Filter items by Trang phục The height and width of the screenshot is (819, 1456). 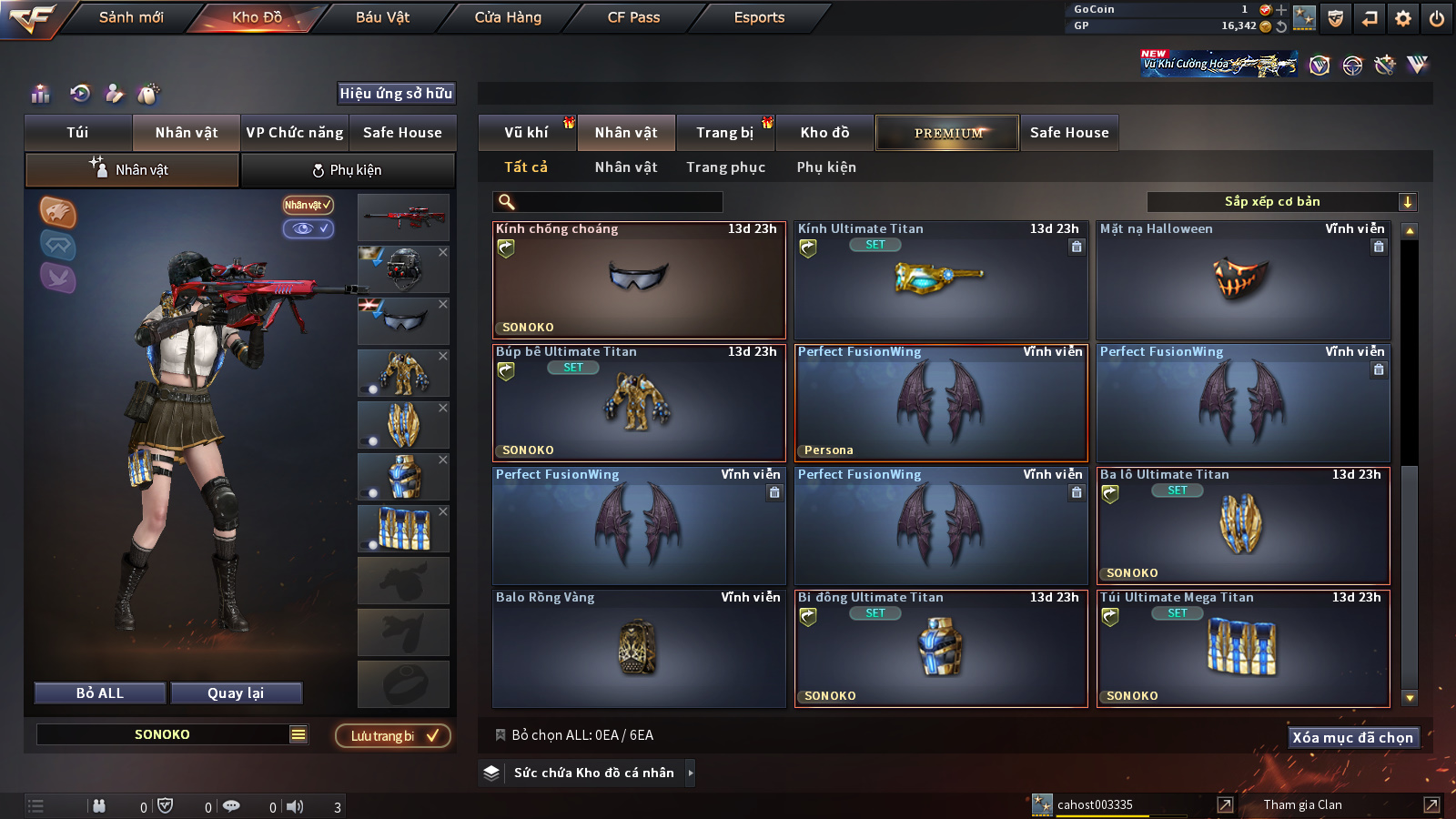pyautogui.click(x=725, y=167)
